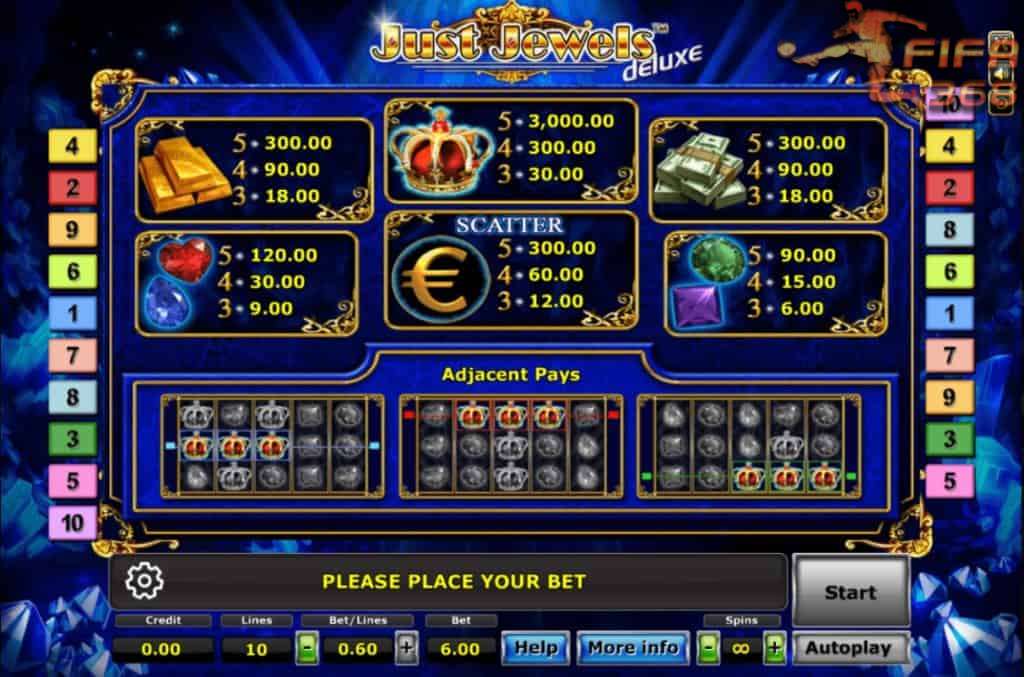Turn on Autoplay

pyautogui.click(x=848, y=648)
